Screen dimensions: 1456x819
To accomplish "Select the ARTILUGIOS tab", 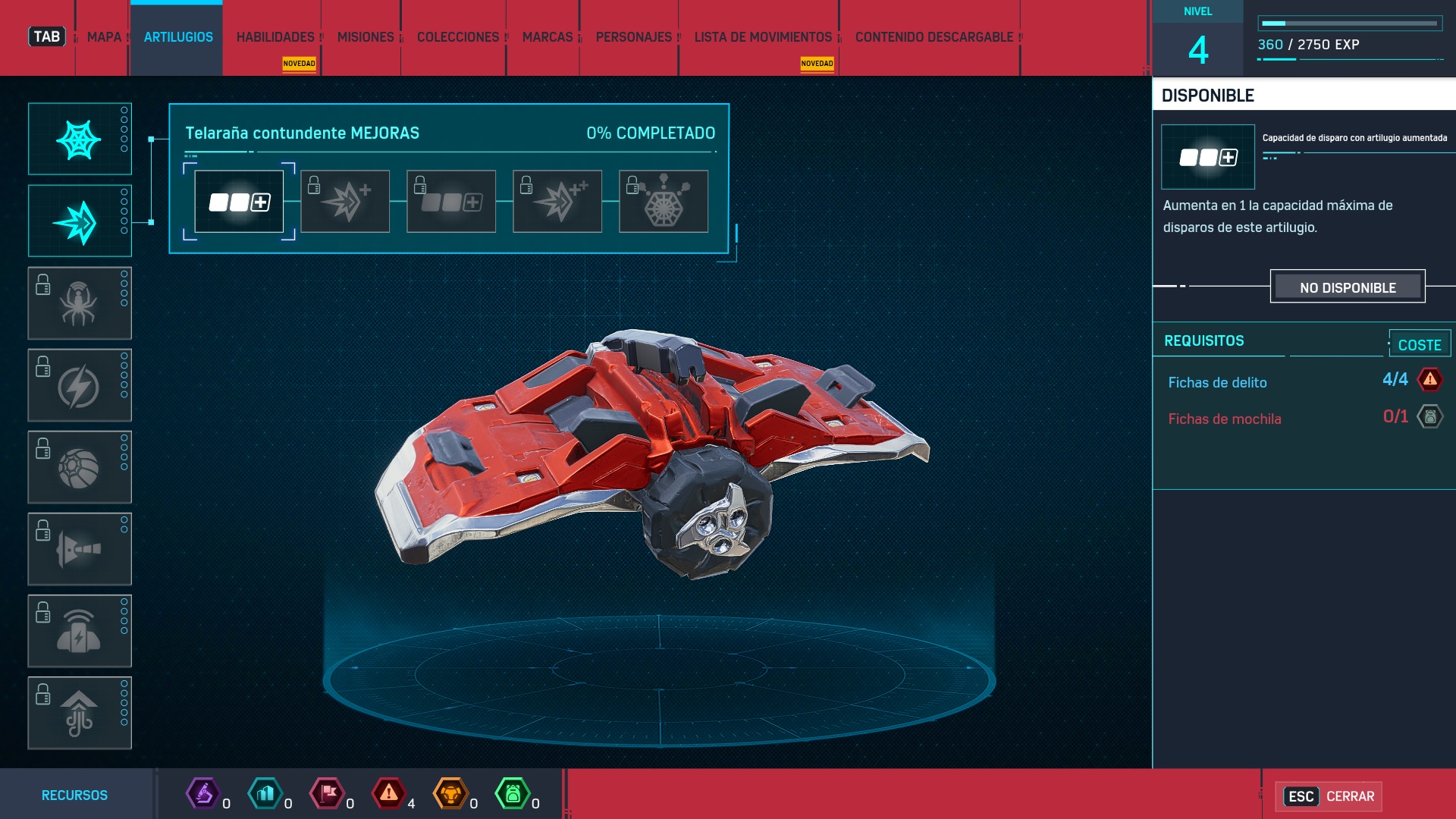I will (x=178, y=37).
